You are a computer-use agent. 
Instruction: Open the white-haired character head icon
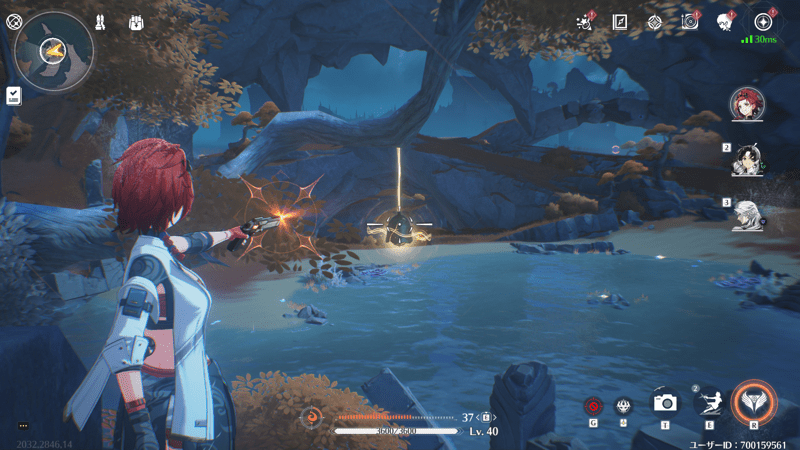[x=724, y=21]
